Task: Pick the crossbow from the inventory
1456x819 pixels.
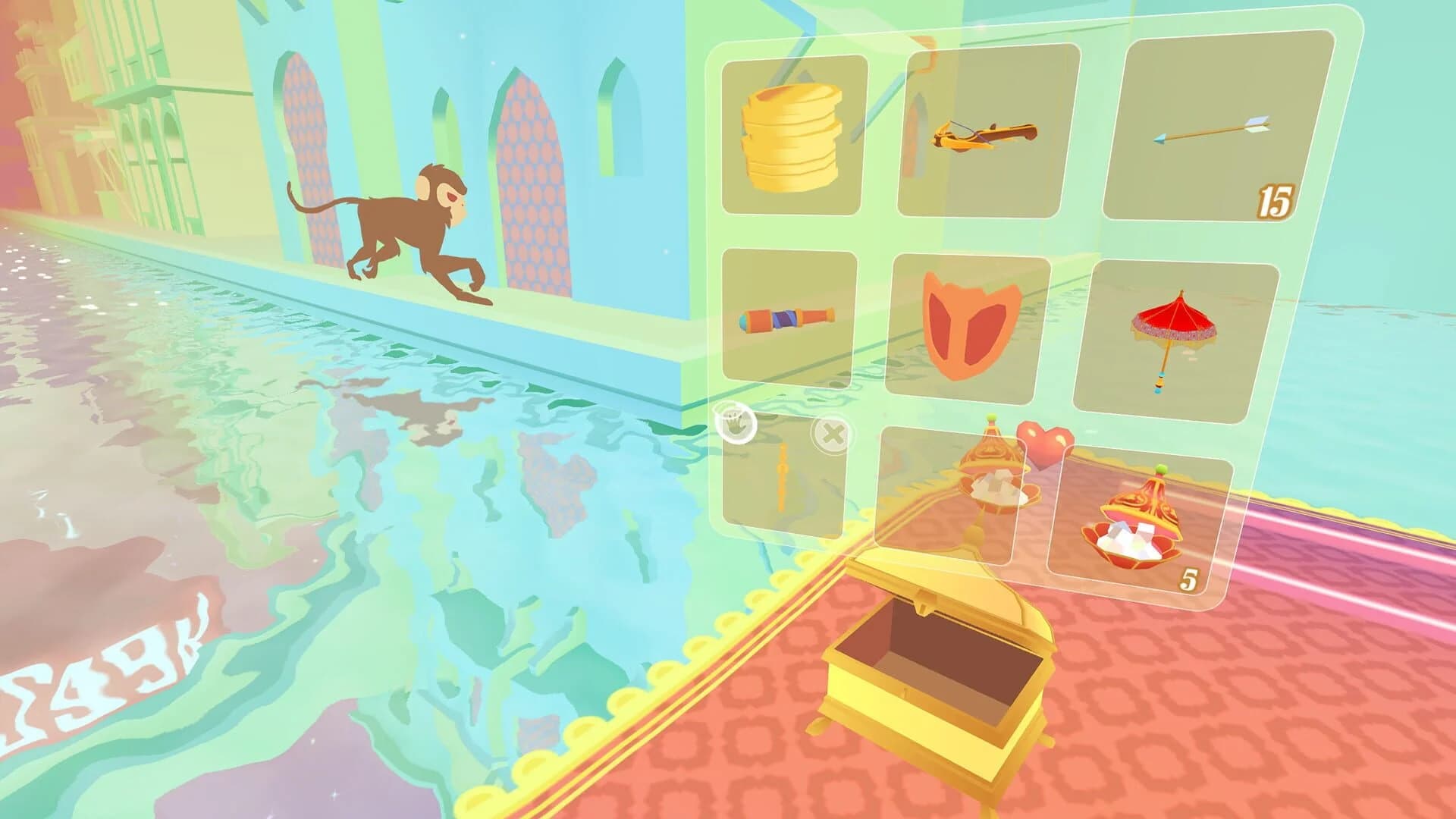Action: (986, 135)
